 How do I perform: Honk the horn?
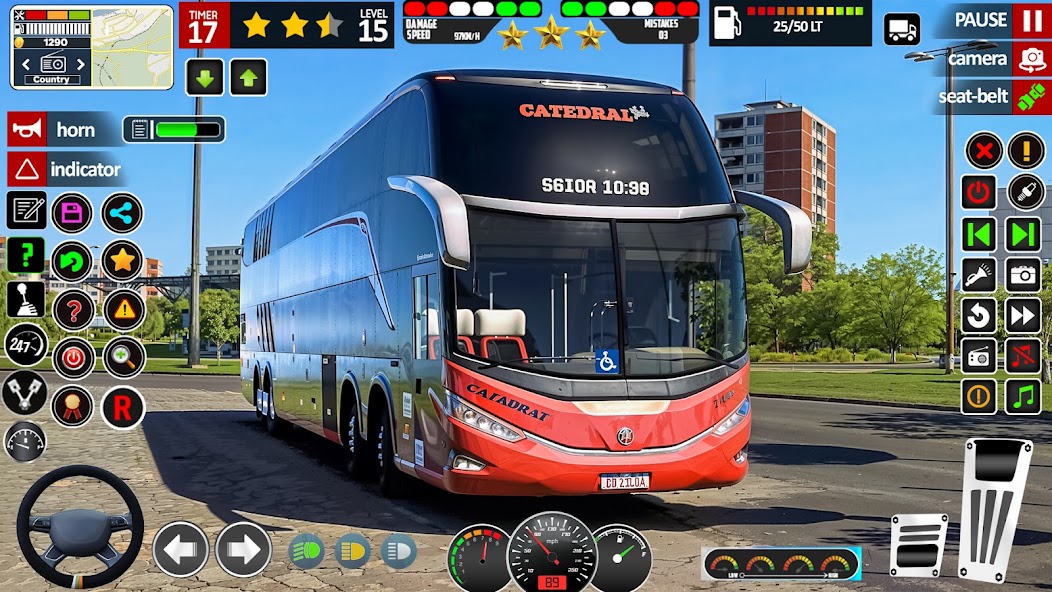(x=27, y=129)
